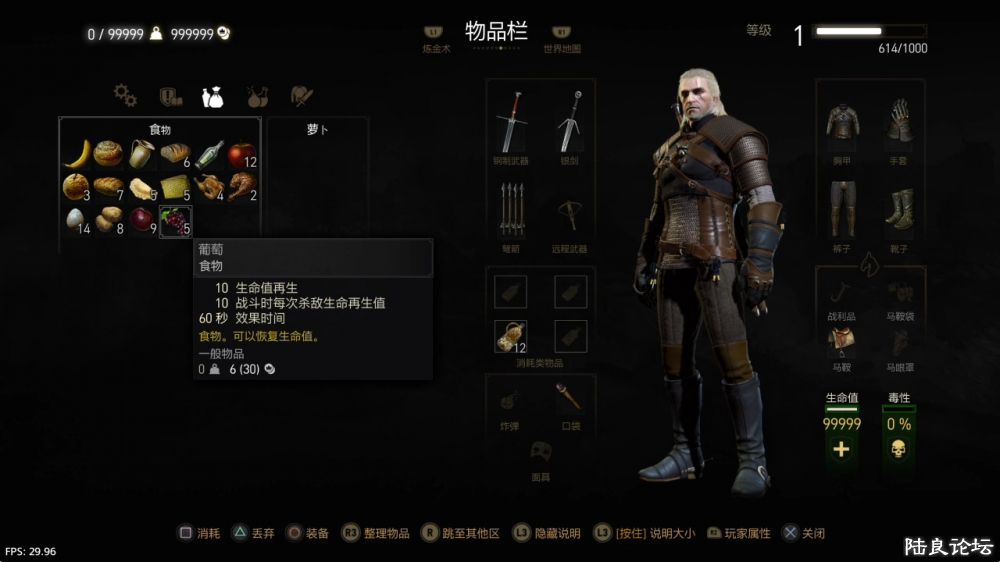Select the cheese wedge stack
This screenshot has width=1000, height=562.
tap(175, 186)
